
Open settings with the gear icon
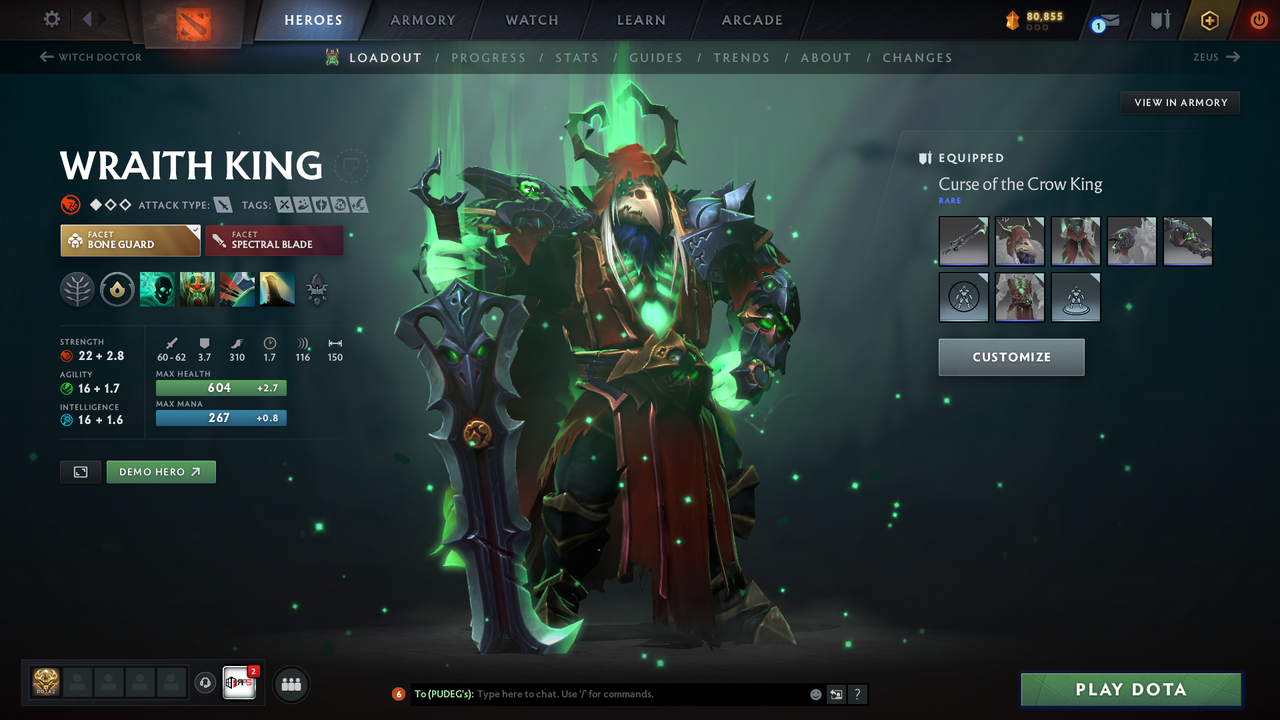pos(52,19)
